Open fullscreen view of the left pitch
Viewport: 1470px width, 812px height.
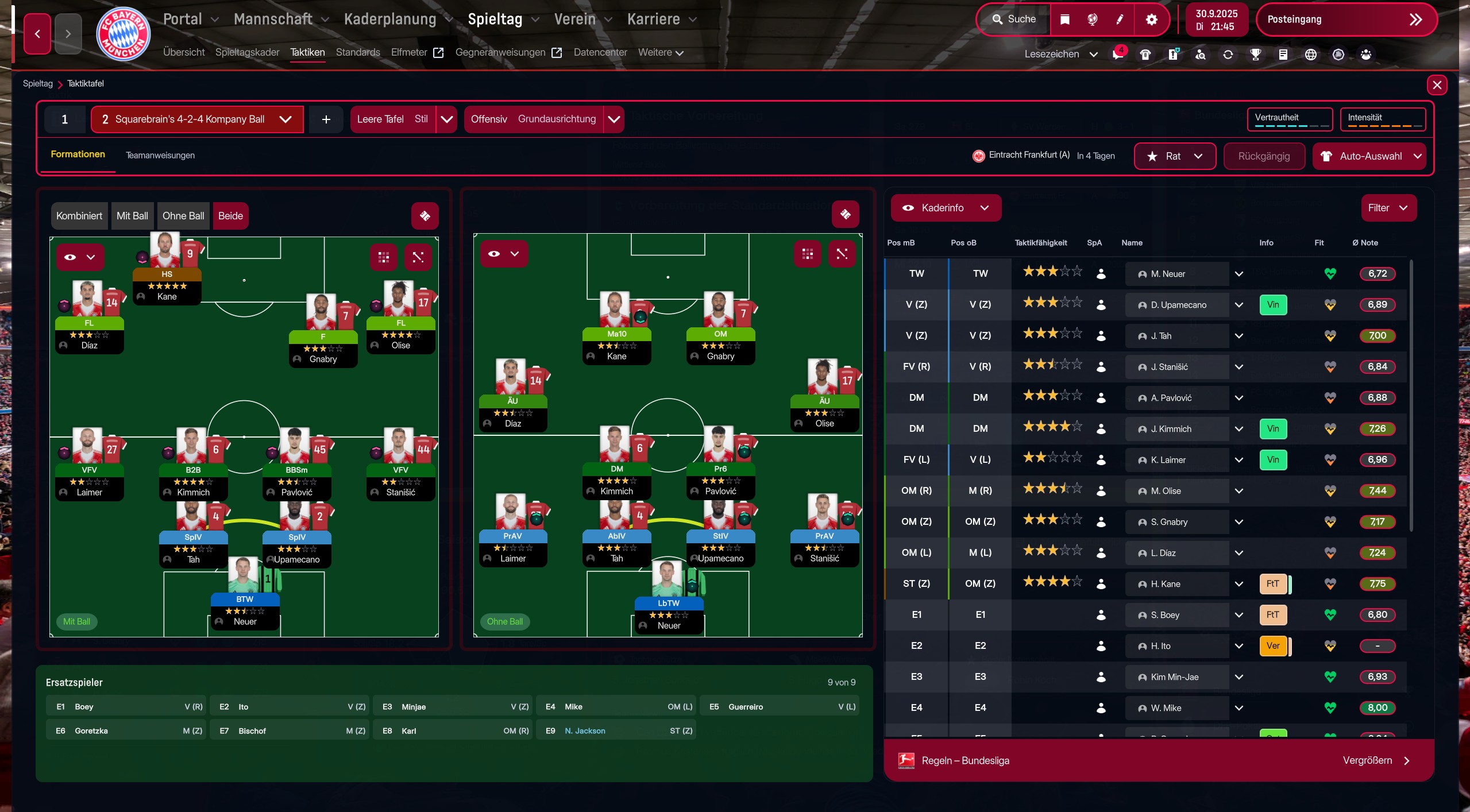tap(418, 257)
